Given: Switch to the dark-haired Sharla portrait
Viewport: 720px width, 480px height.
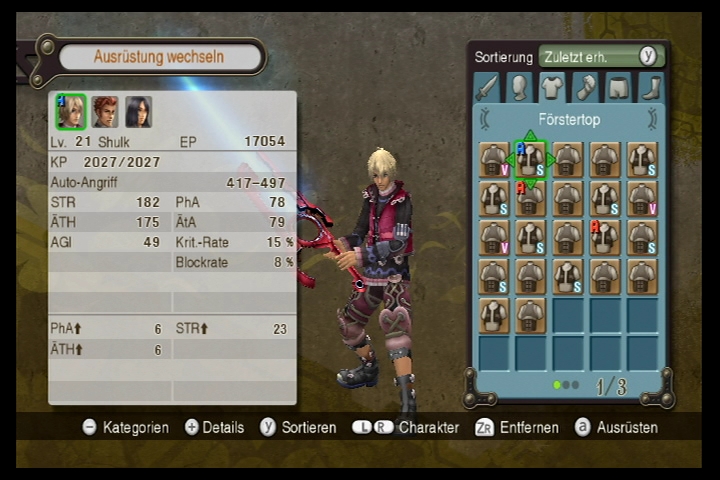Looking at the screenshot, I should [x=138, y=111].
